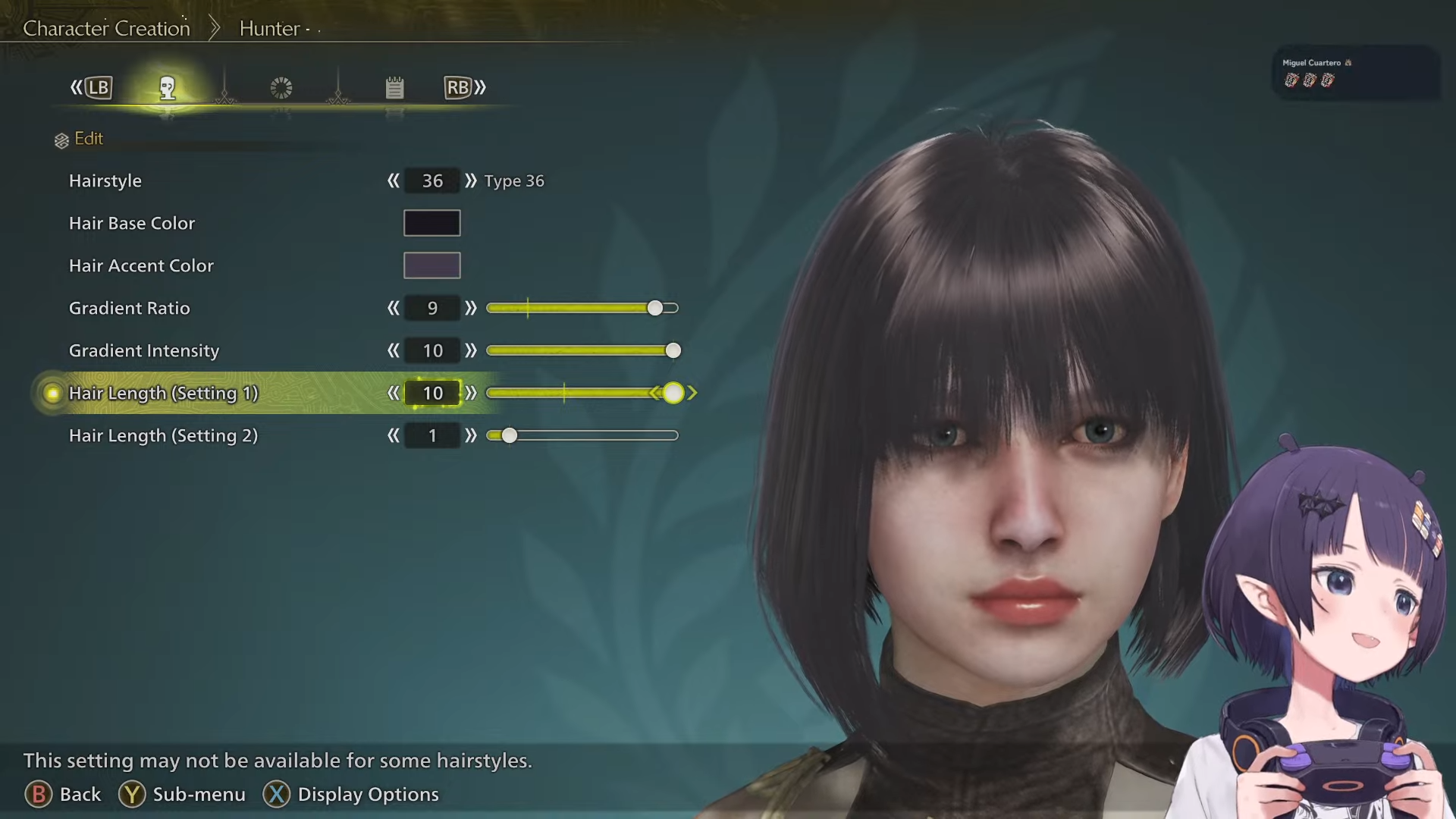Image resolution: width=1456 pixels, height=819 pixels.
Task: Open the notepad list tab
Action: [x=394, y=88]
